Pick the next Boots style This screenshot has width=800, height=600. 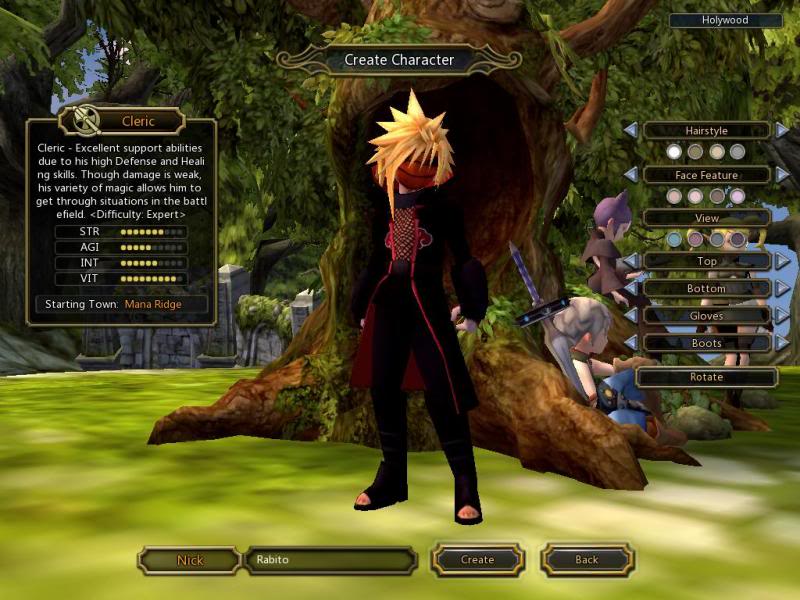pos(782,343)
